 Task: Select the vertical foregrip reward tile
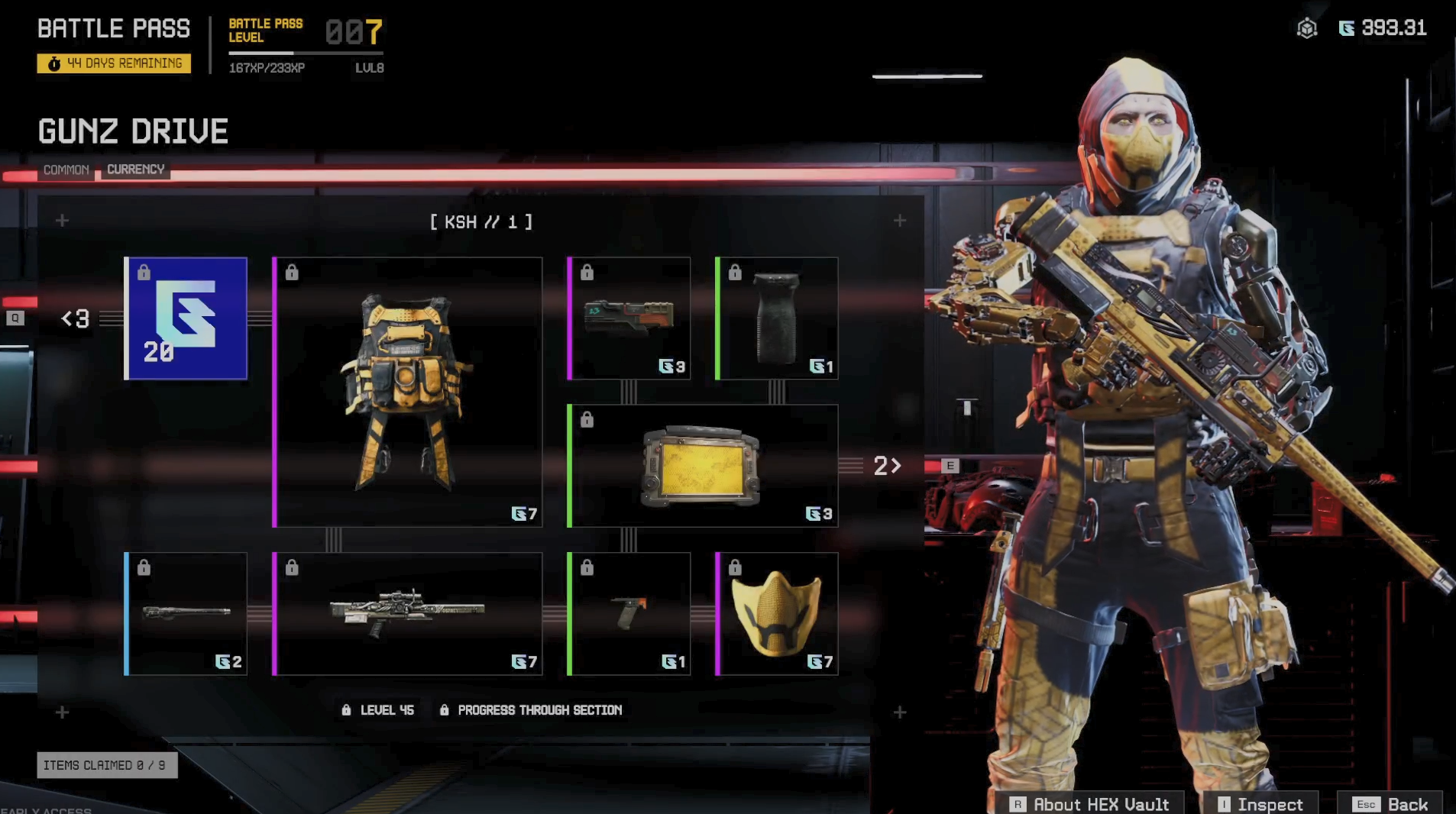click(x=777, y=318)
